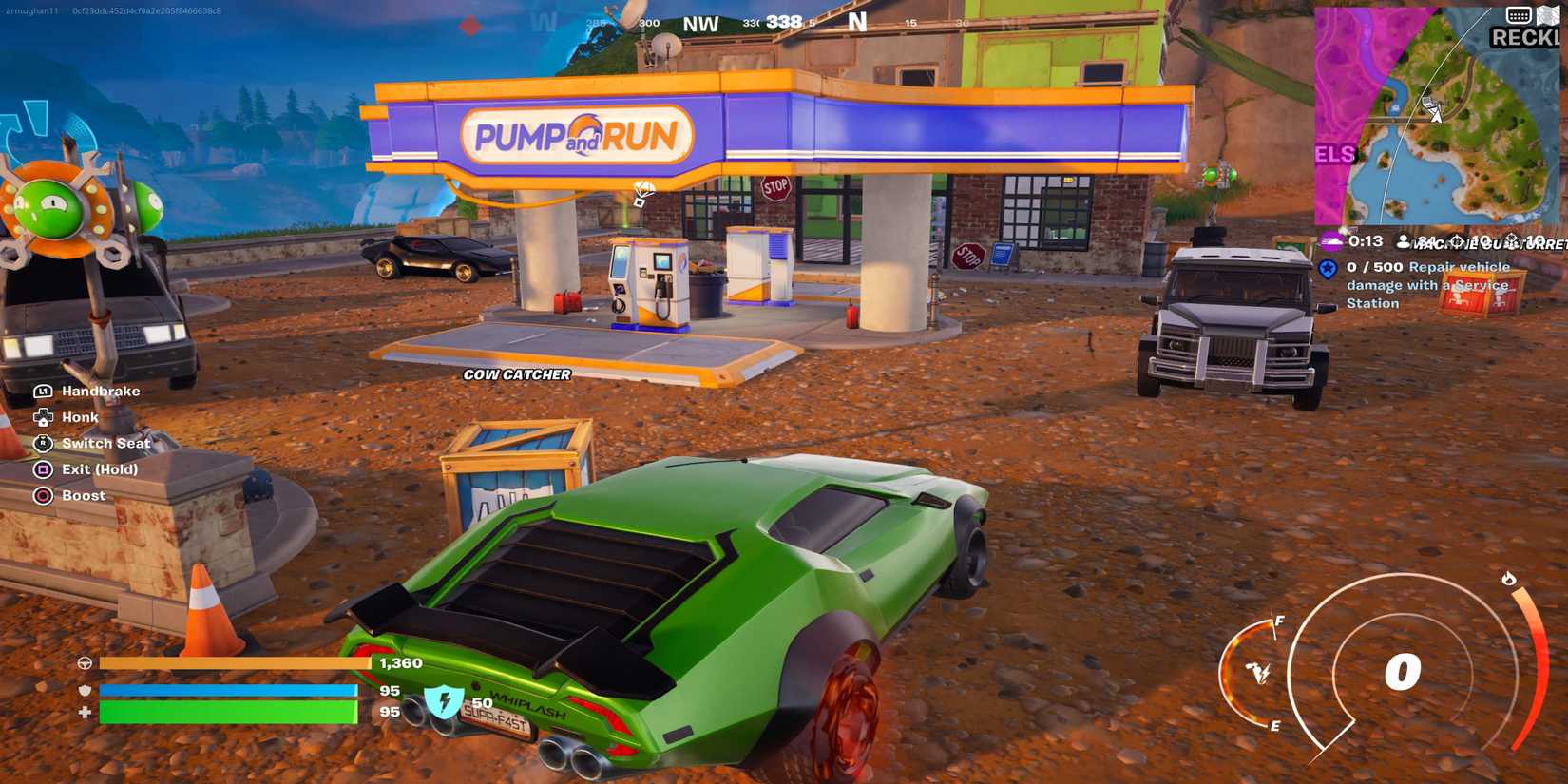Select the purple storm timer icon
1568x784 pixels.
[1330, 241]
